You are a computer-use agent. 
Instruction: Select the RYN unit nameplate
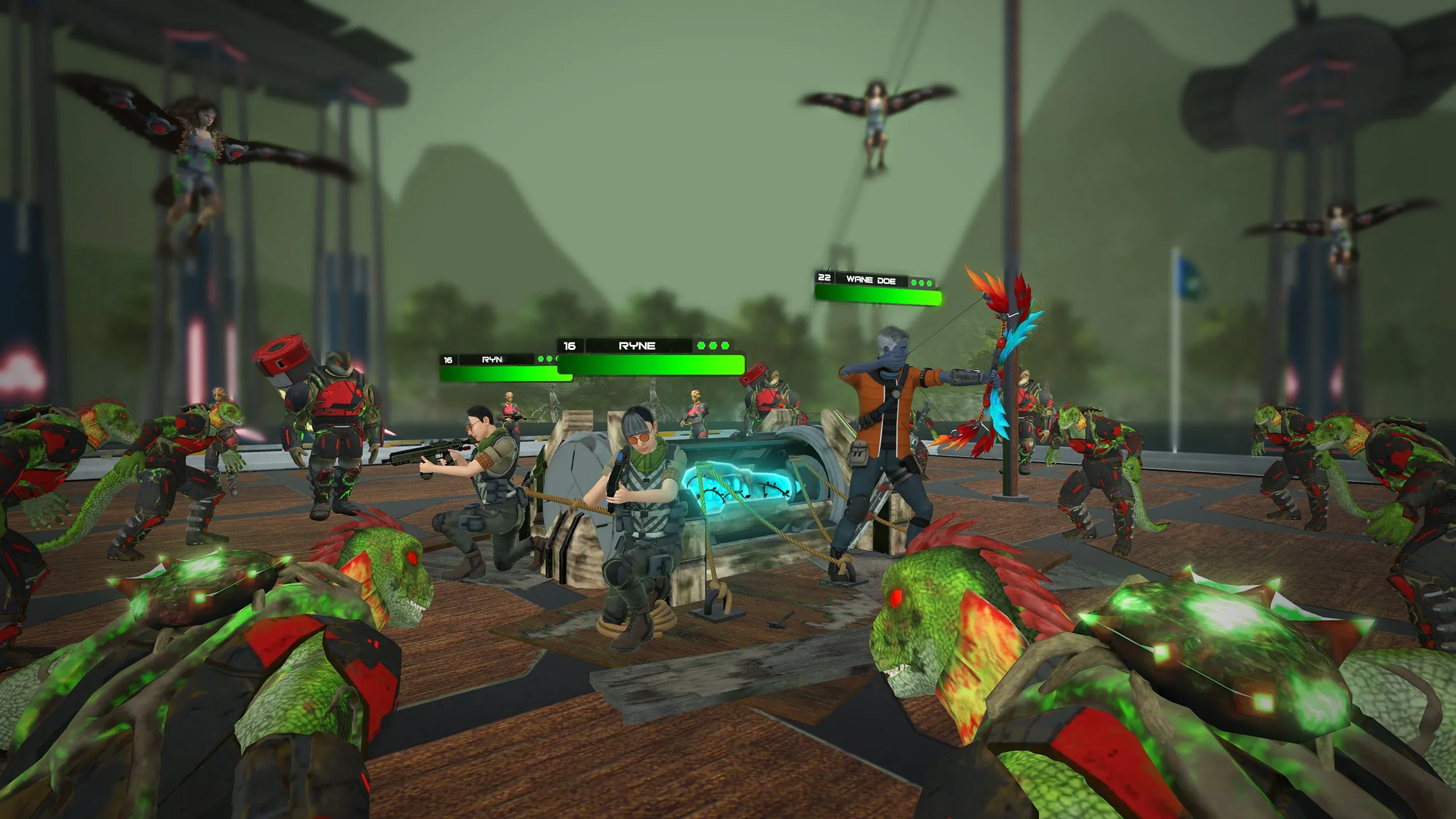[x=492, y=359]
